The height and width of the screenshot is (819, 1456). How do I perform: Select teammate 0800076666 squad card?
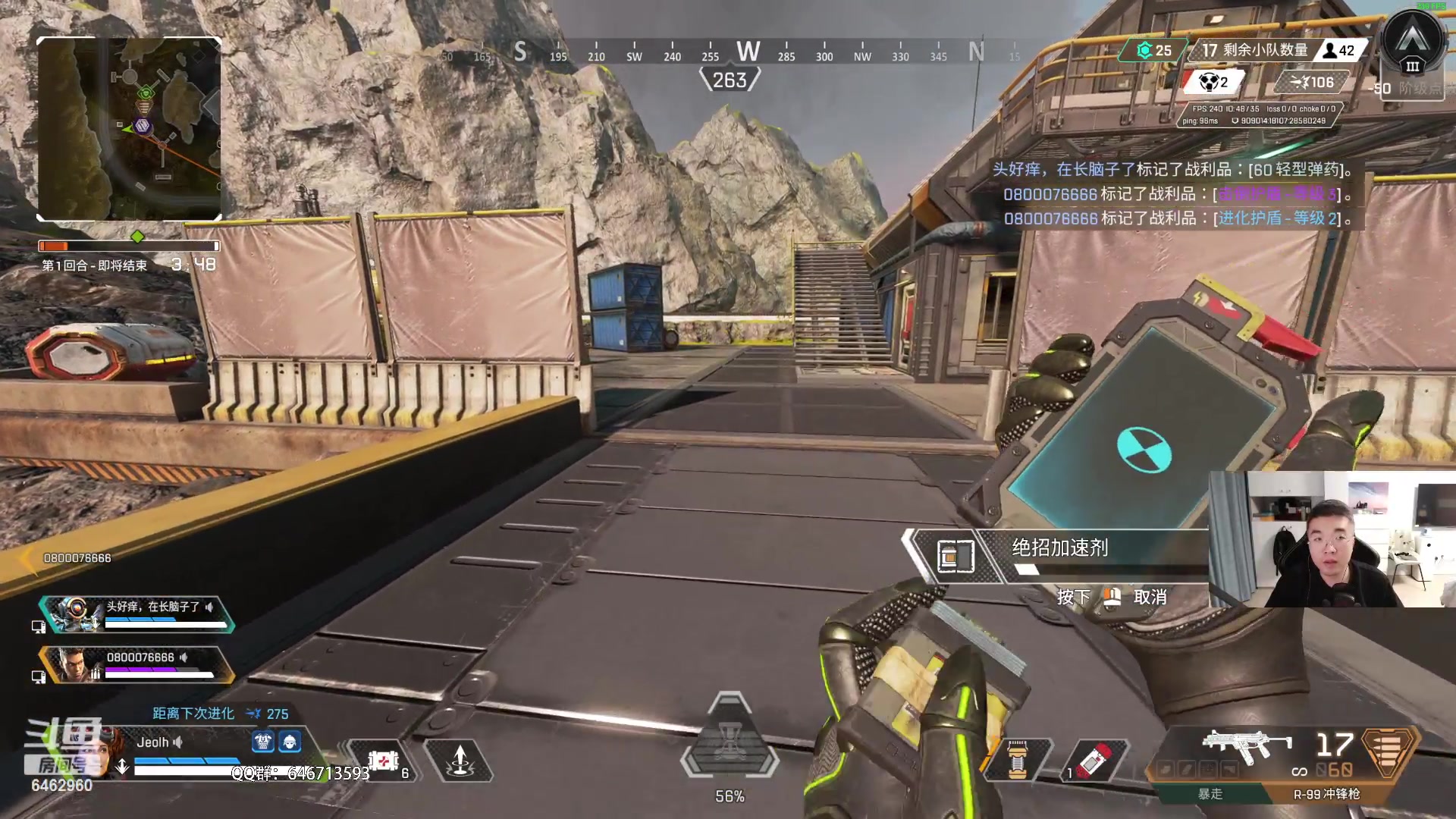click(x=136, y=664)
